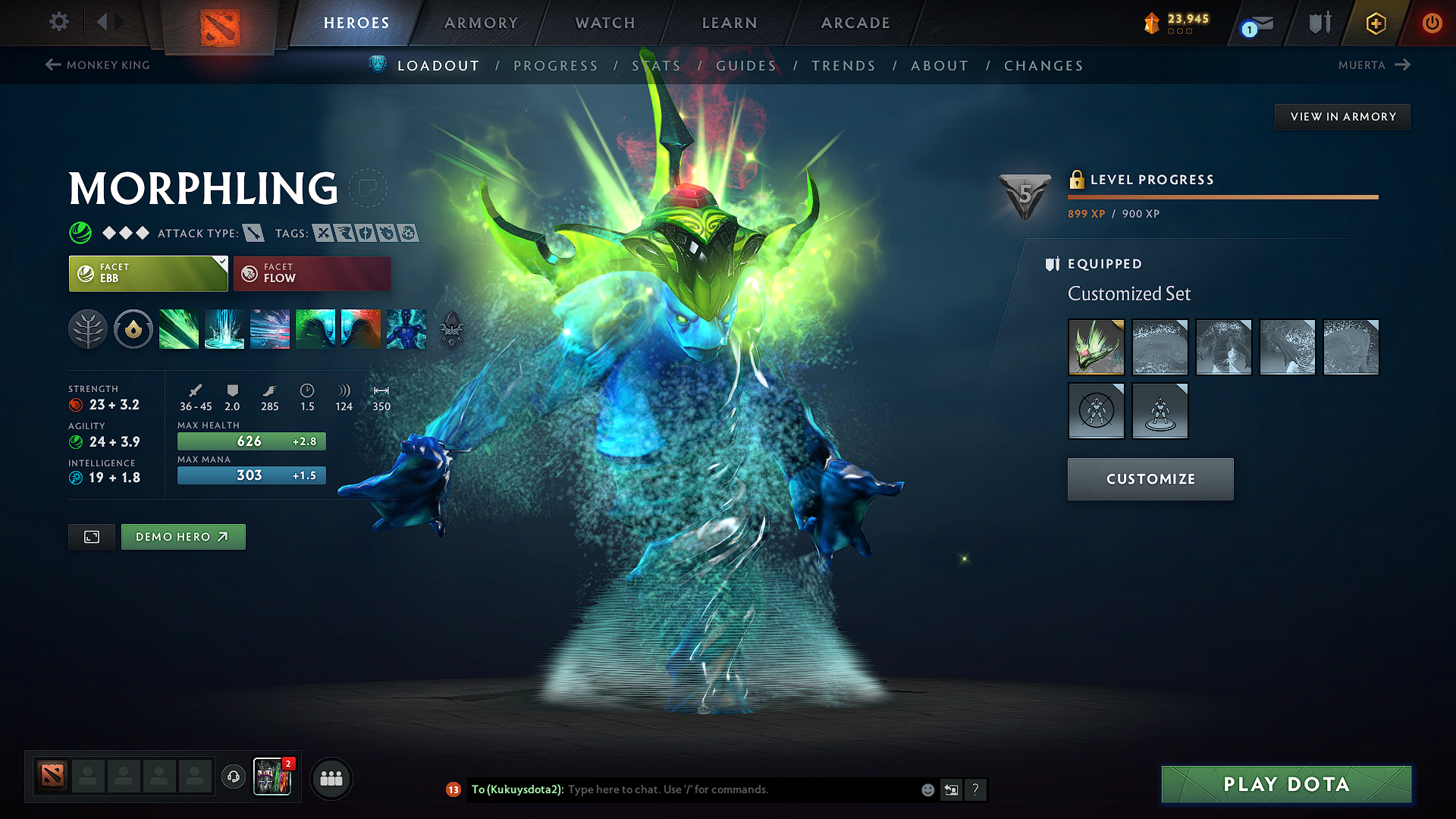1456x819 pixels.
Task: Click the Aghanim's Scepter upgrade icon
Action: [450, 329]
